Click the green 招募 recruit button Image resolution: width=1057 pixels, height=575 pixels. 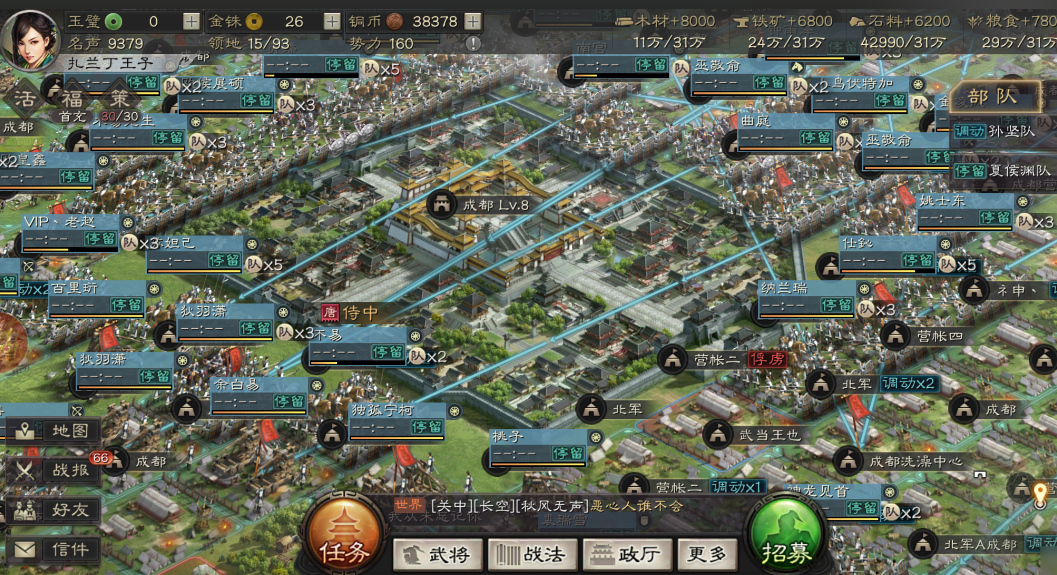click(x=786, y=535)
